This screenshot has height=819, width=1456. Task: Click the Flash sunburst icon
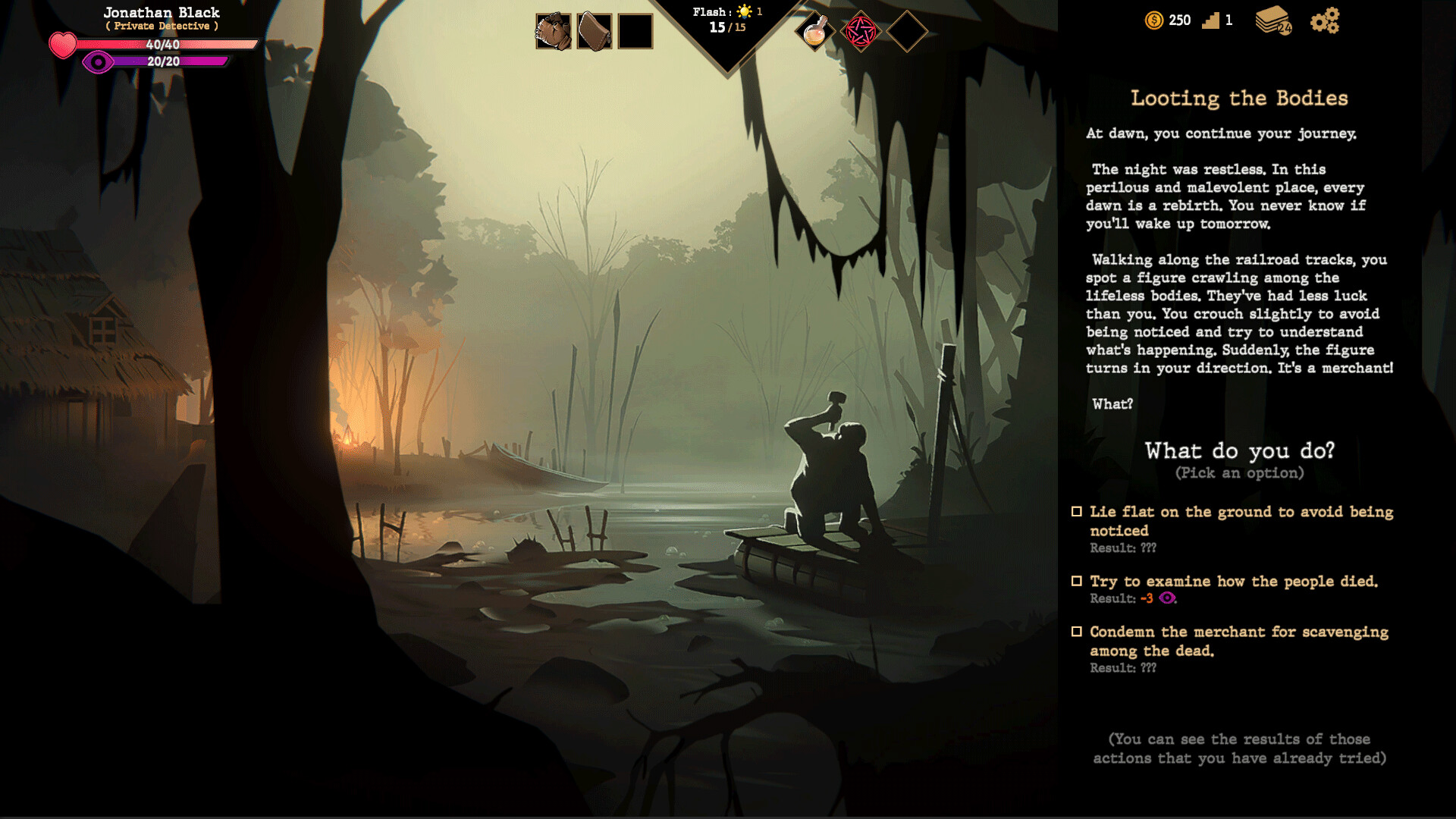(x=742, y=12)
